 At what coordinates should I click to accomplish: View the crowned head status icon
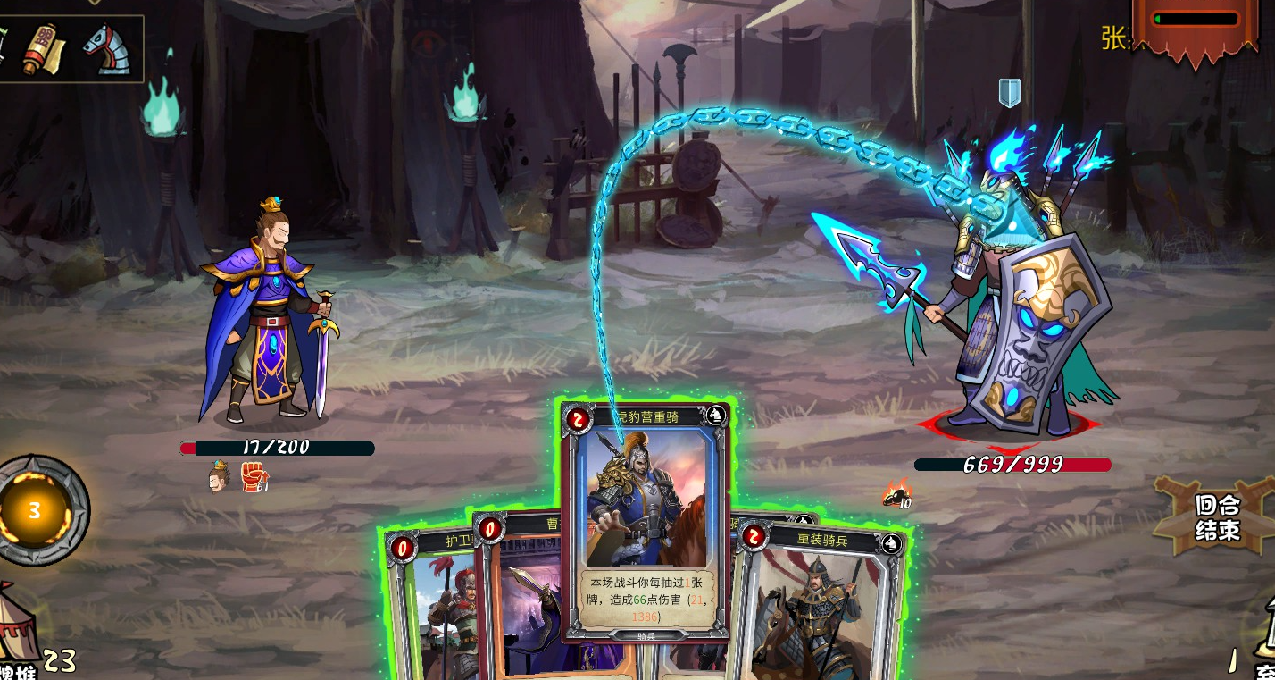pyautogui.click(x=219, y=477)
